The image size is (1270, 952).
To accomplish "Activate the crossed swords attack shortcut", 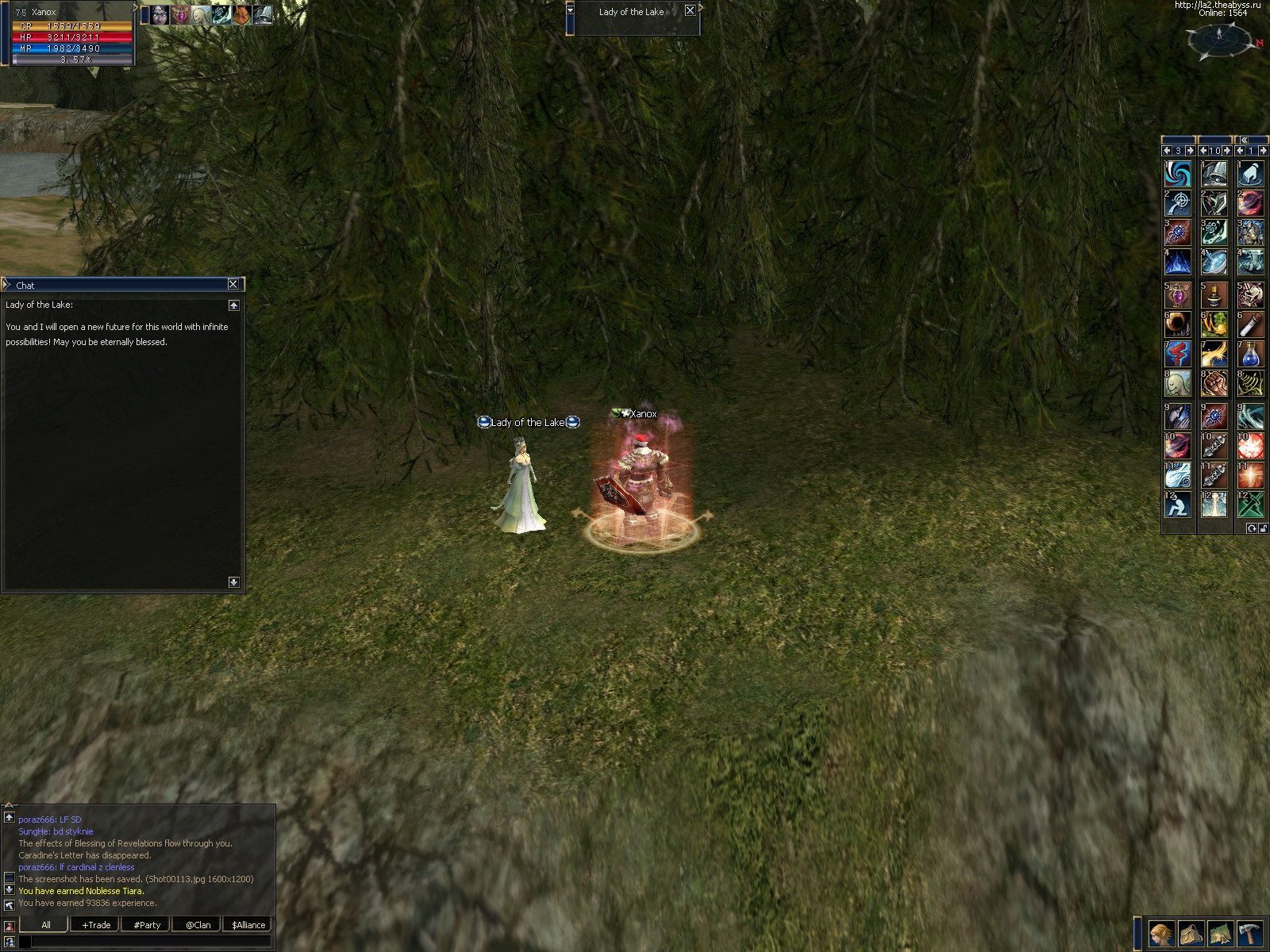I will pyautogui.click(x=1250, y=505).
